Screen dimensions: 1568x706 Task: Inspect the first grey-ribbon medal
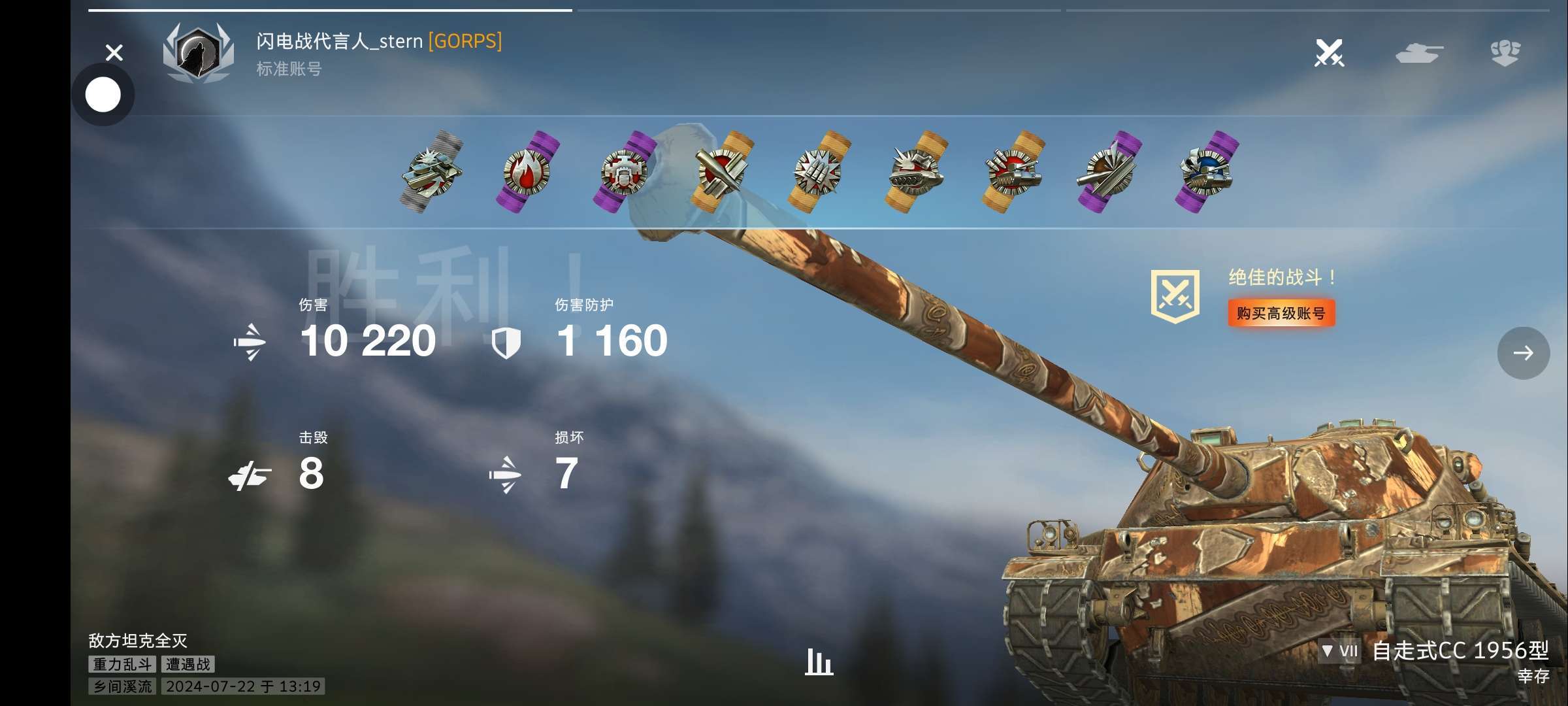432,172
